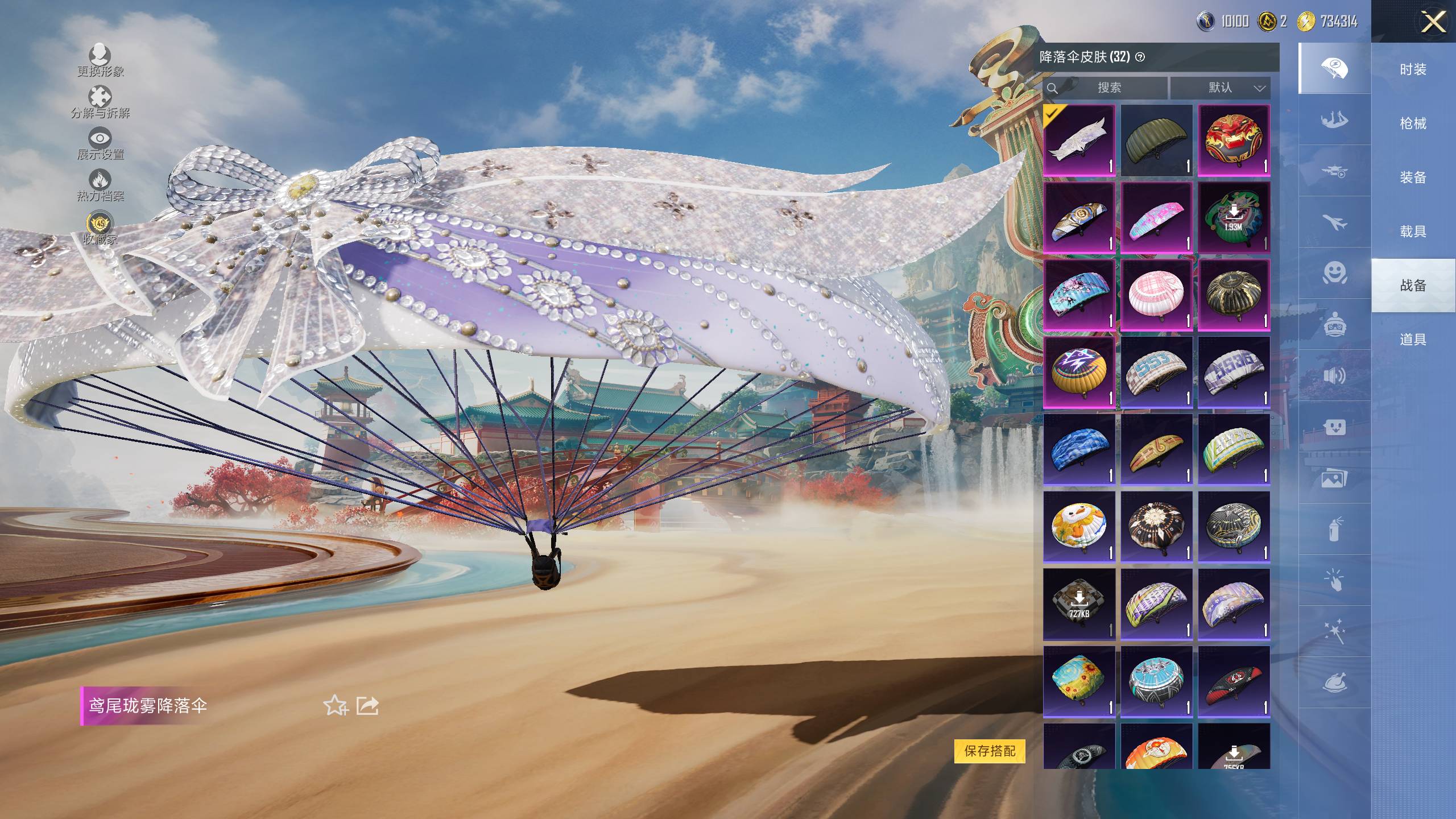This screenshot has width=1456, height=819.
Task: Open 更换形象 to change the character
Action: [100, 60]
